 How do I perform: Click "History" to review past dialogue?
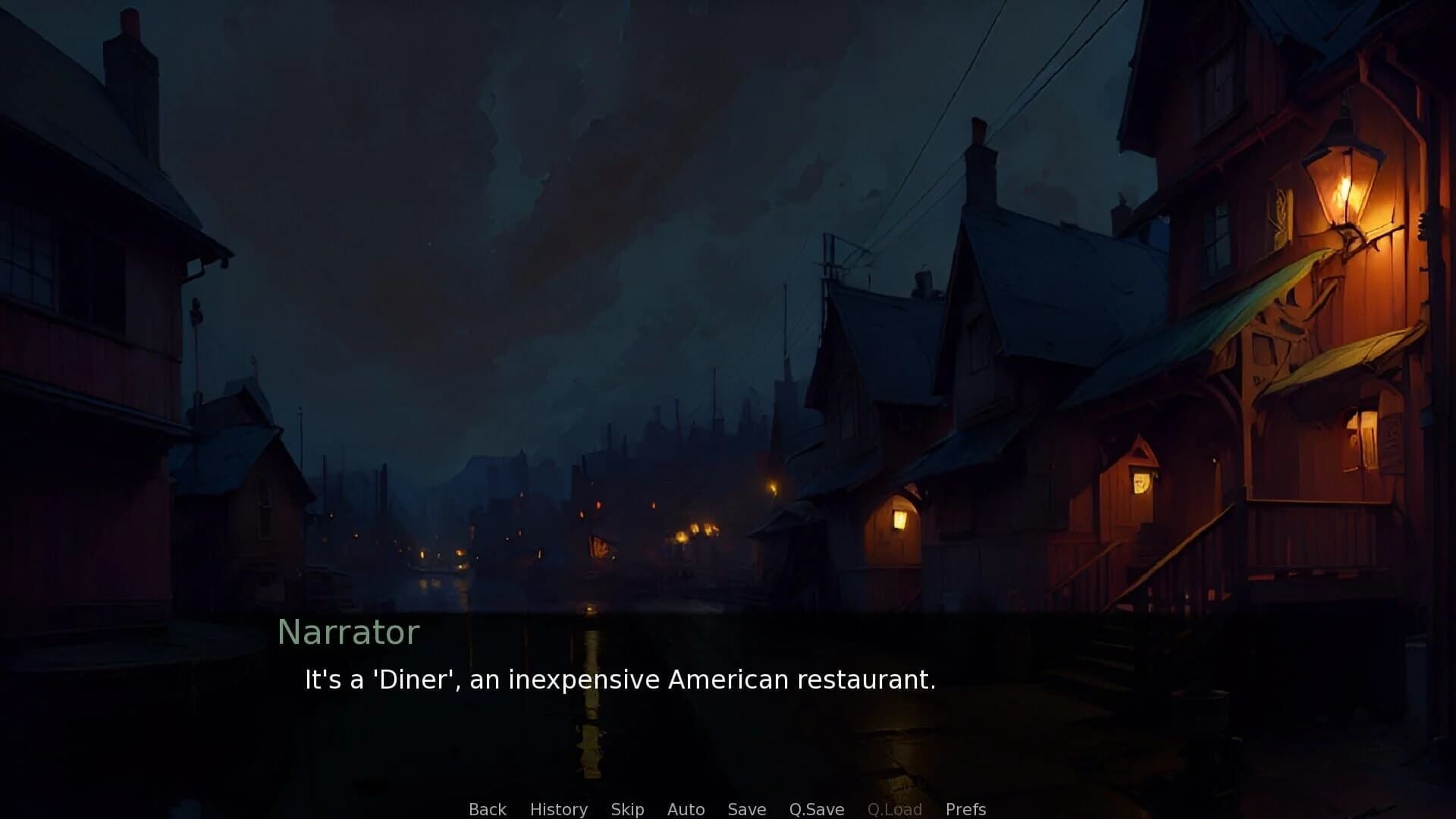[559, 808]
